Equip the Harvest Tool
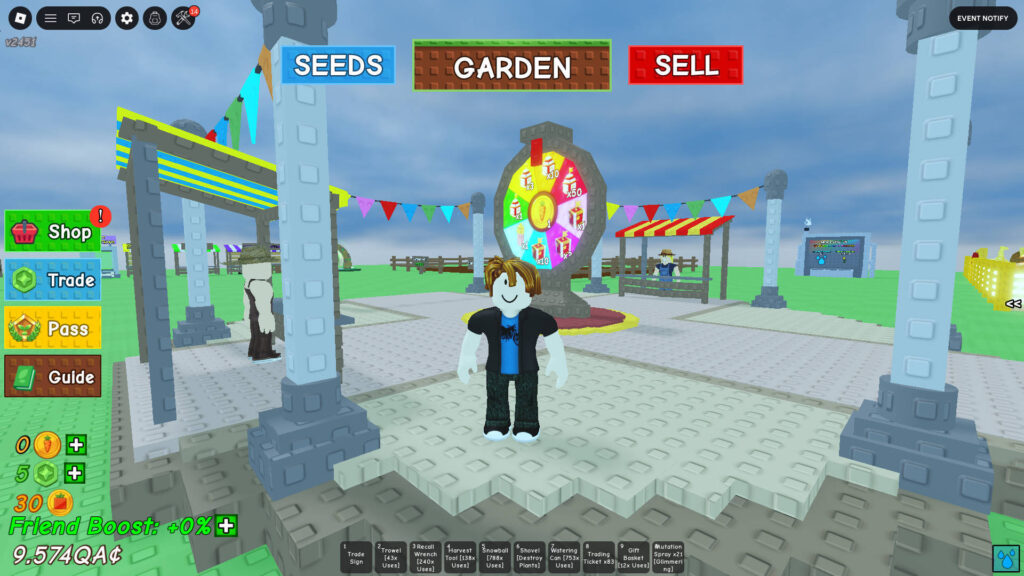1024x576 pixels. pos(460,557)
